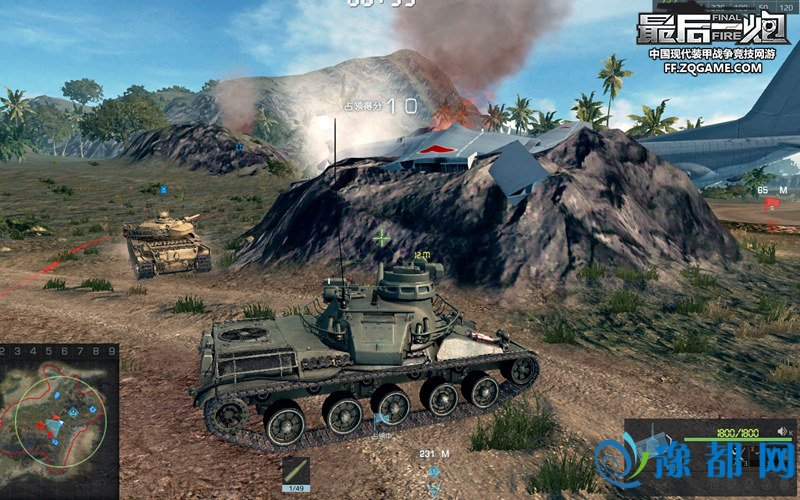Select the shell ammunition slot
The width and height of the screenshot is (800, 500).
296,473
